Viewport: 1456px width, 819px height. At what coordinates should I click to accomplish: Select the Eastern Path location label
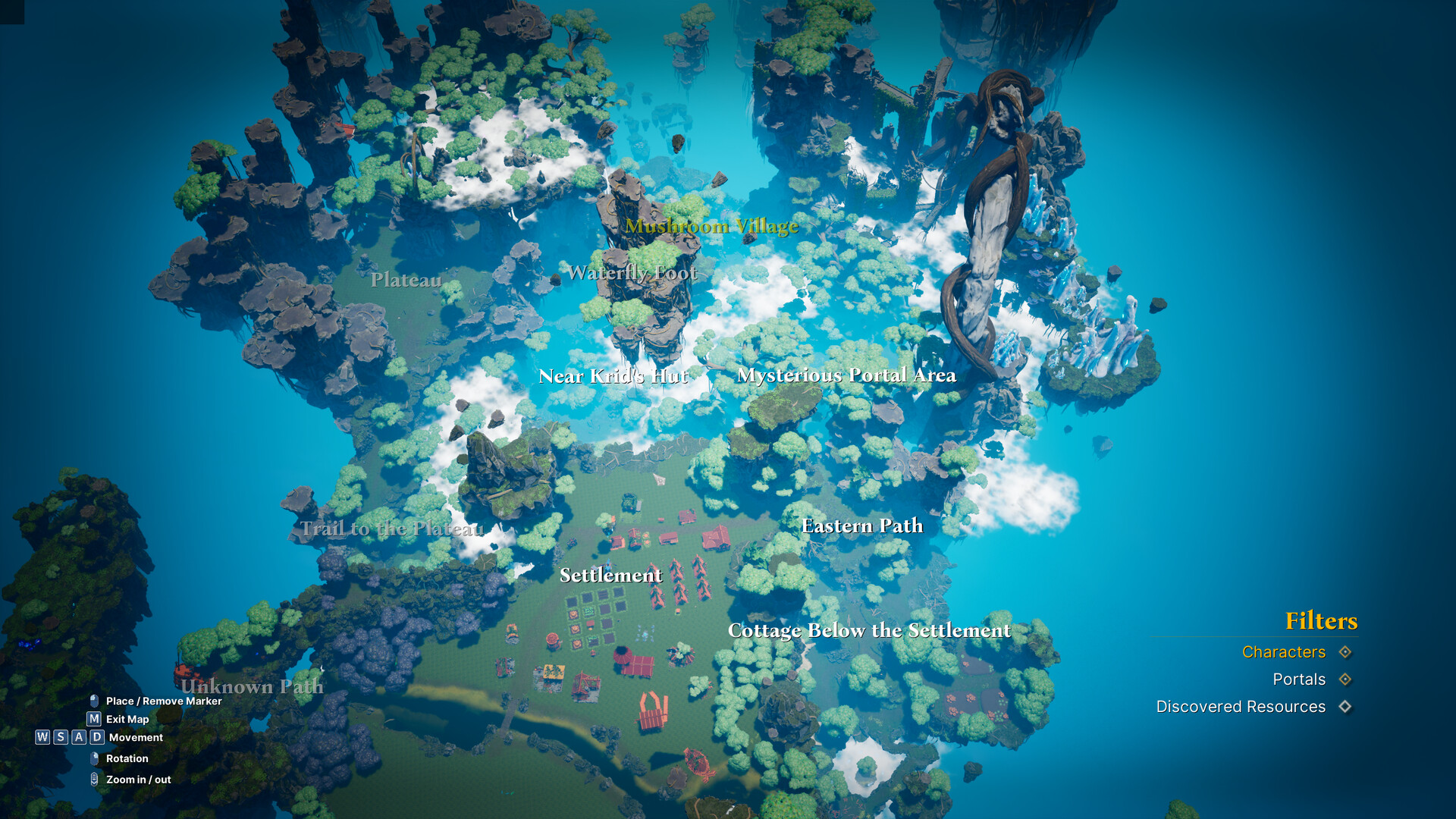[x=862, y=526]
